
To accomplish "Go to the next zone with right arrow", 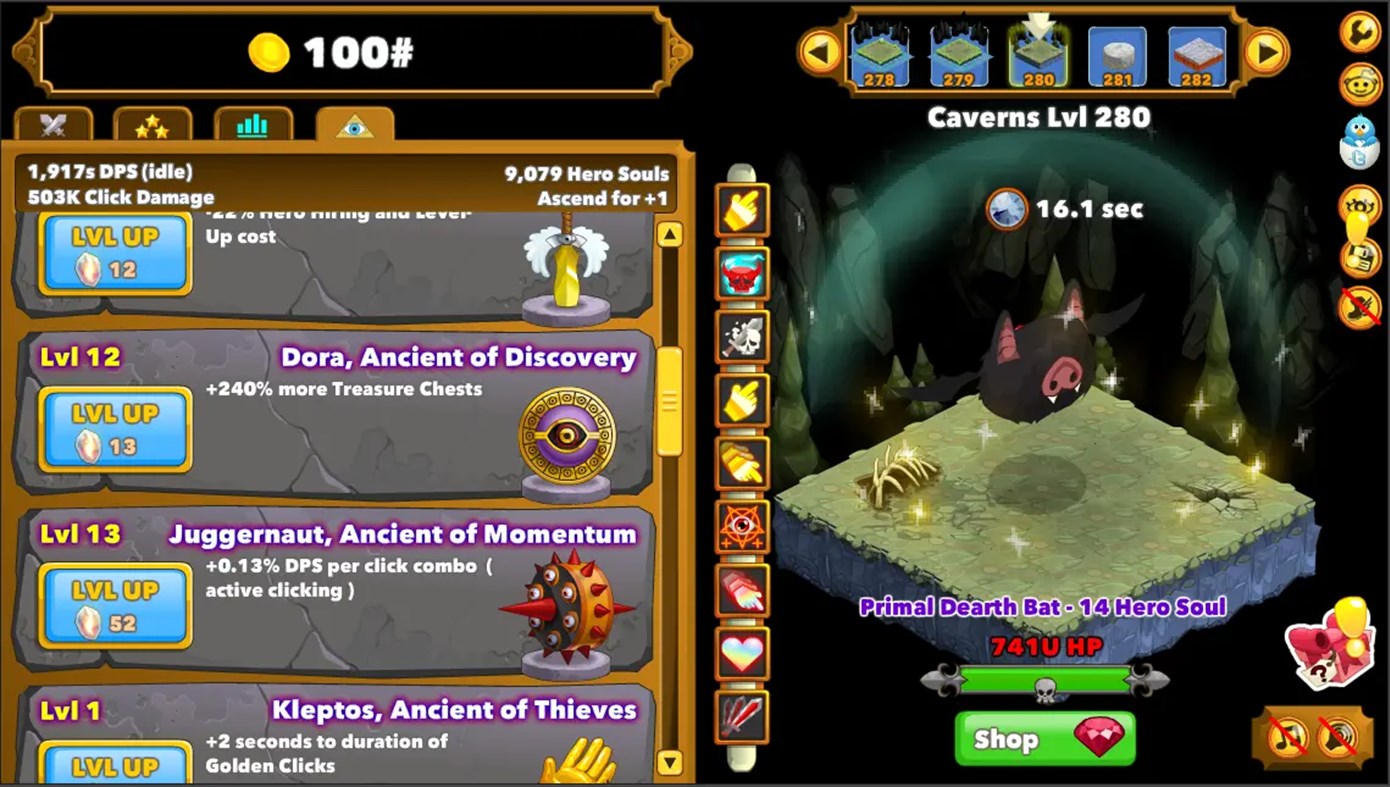I will (1268, 51).
